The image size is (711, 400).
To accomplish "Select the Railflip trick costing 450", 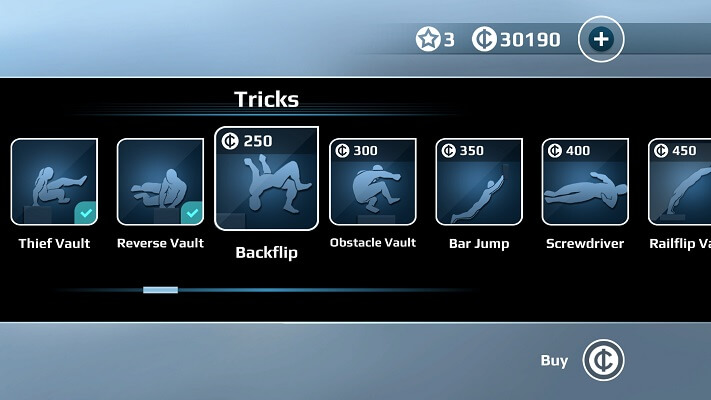I will (x=680, y=181).
